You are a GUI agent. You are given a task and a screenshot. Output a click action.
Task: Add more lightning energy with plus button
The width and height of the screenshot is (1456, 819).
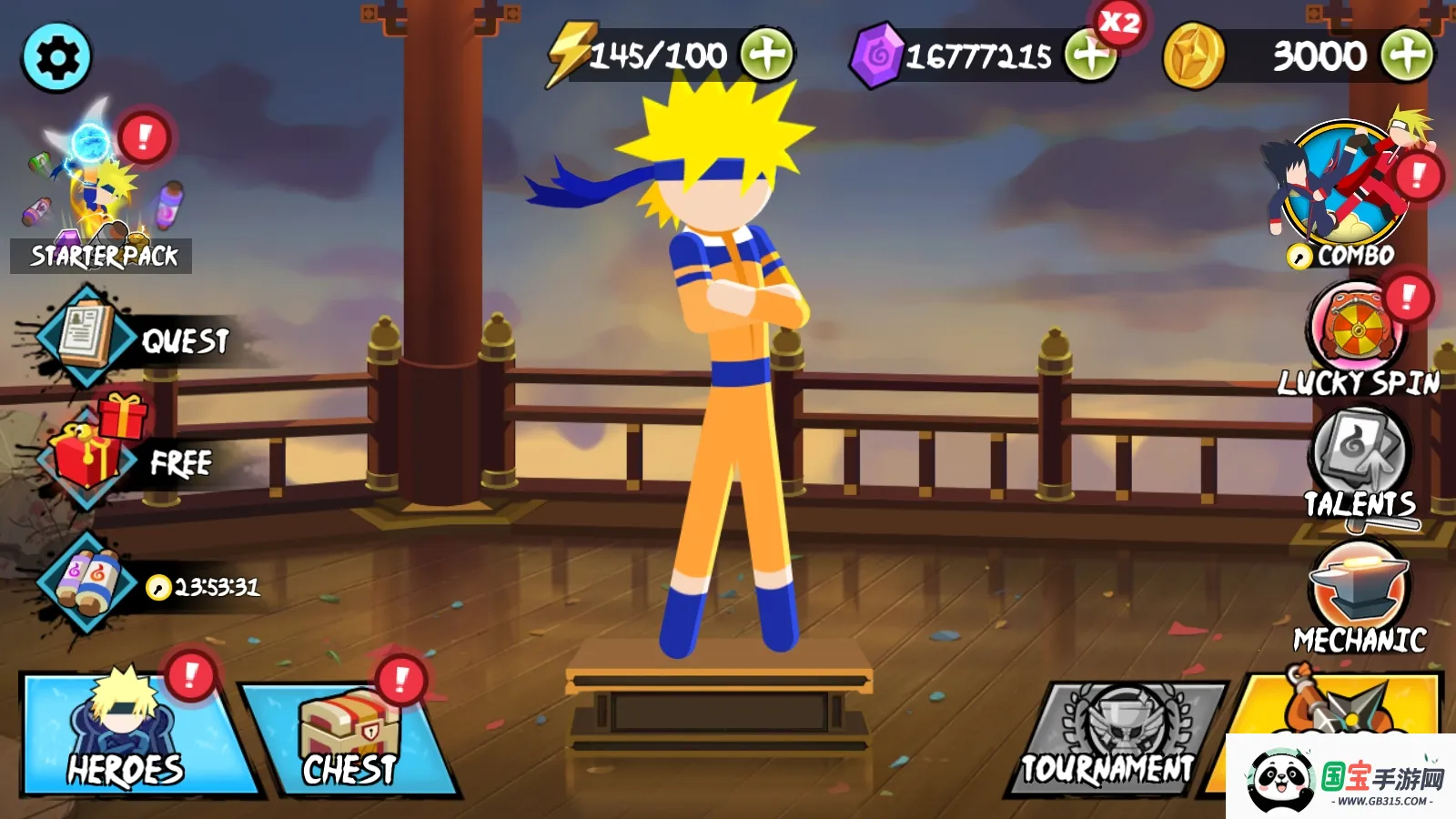coord(766,55)
